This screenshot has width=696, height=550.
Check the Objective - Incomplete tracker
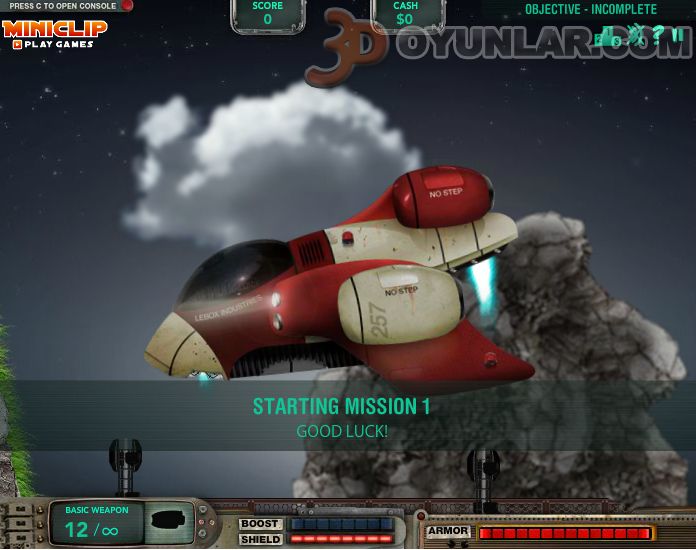(591, 10)
